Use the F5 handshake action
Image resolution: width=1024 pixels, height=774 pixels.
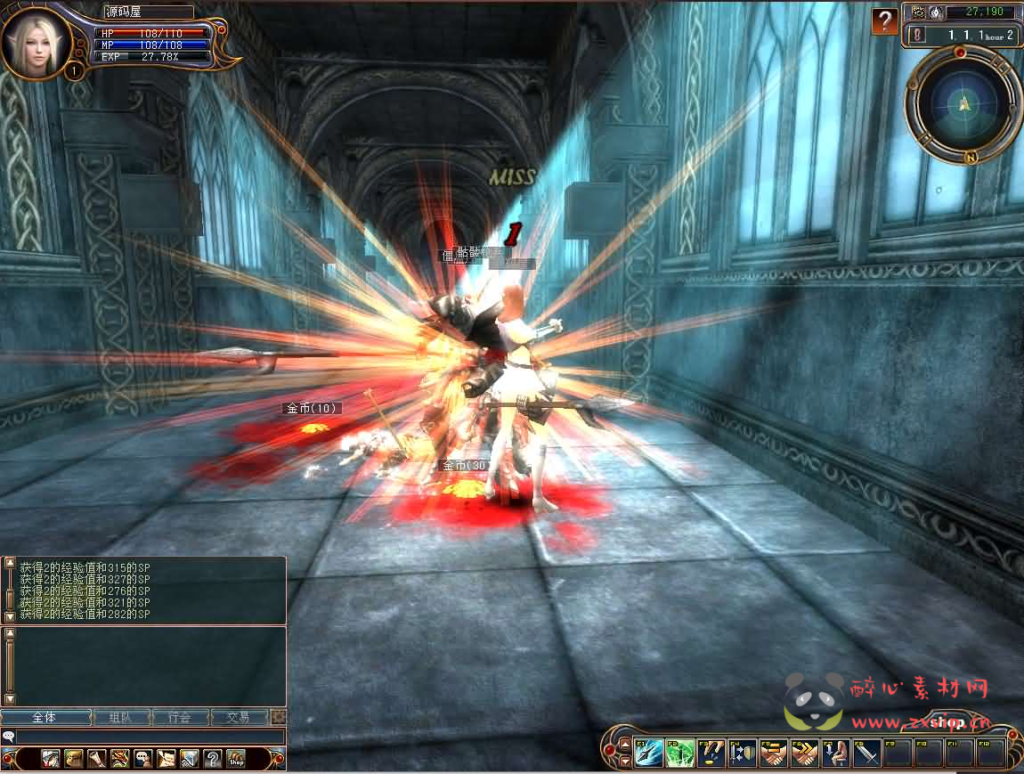point(773,752)
